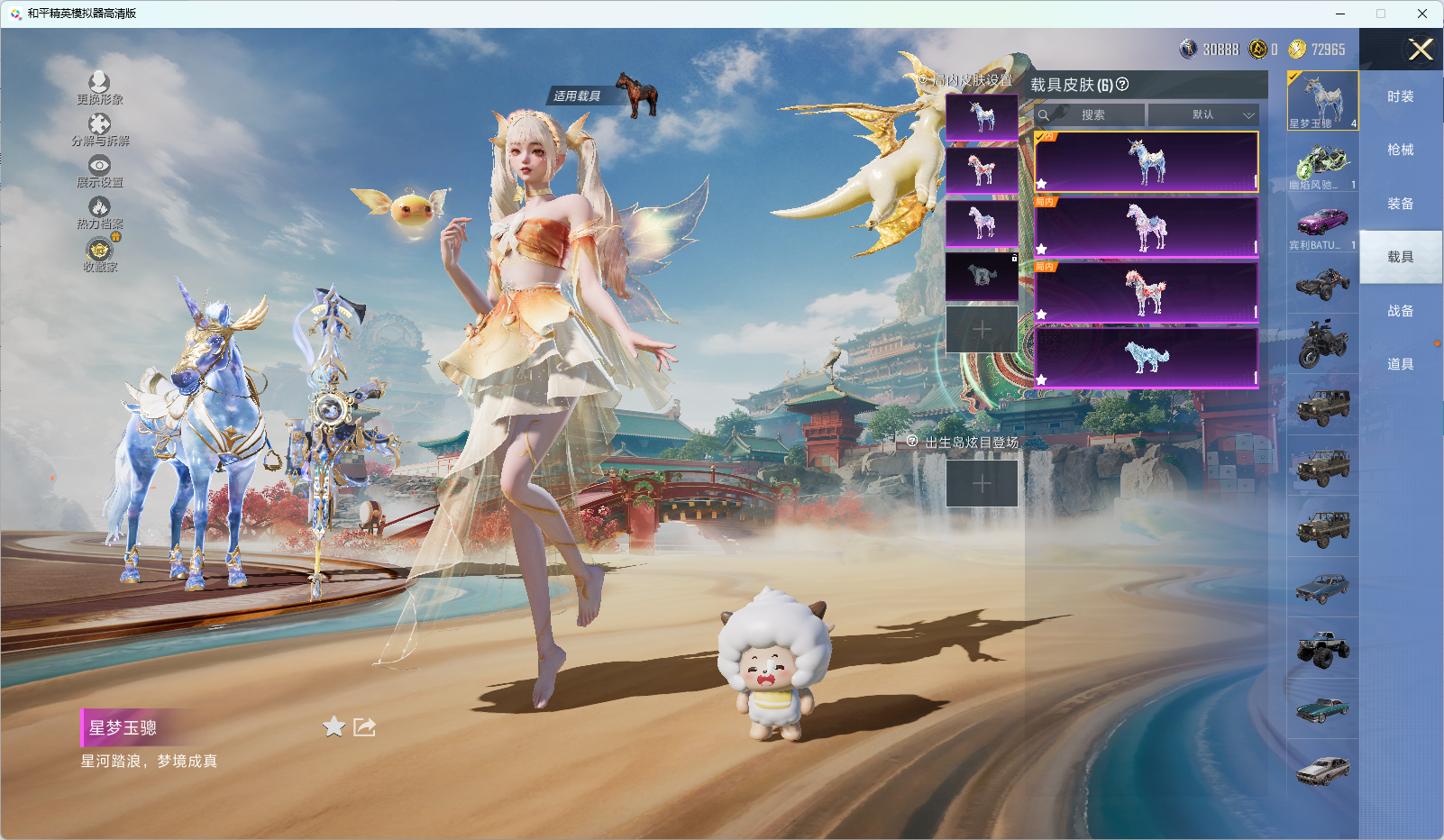The height and width of the screenshot is (840, 1444).
Task: Favorite the selected unicorn skin via its star
Action: point(1043,185)
